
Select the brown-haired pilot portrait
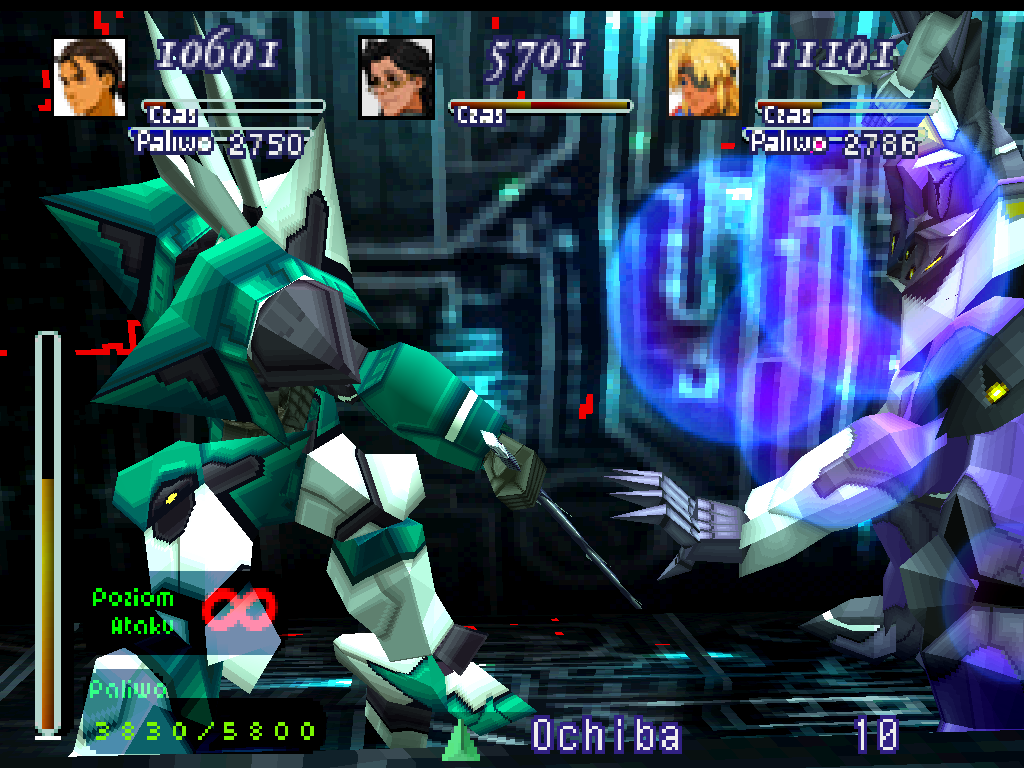point(89,77)
